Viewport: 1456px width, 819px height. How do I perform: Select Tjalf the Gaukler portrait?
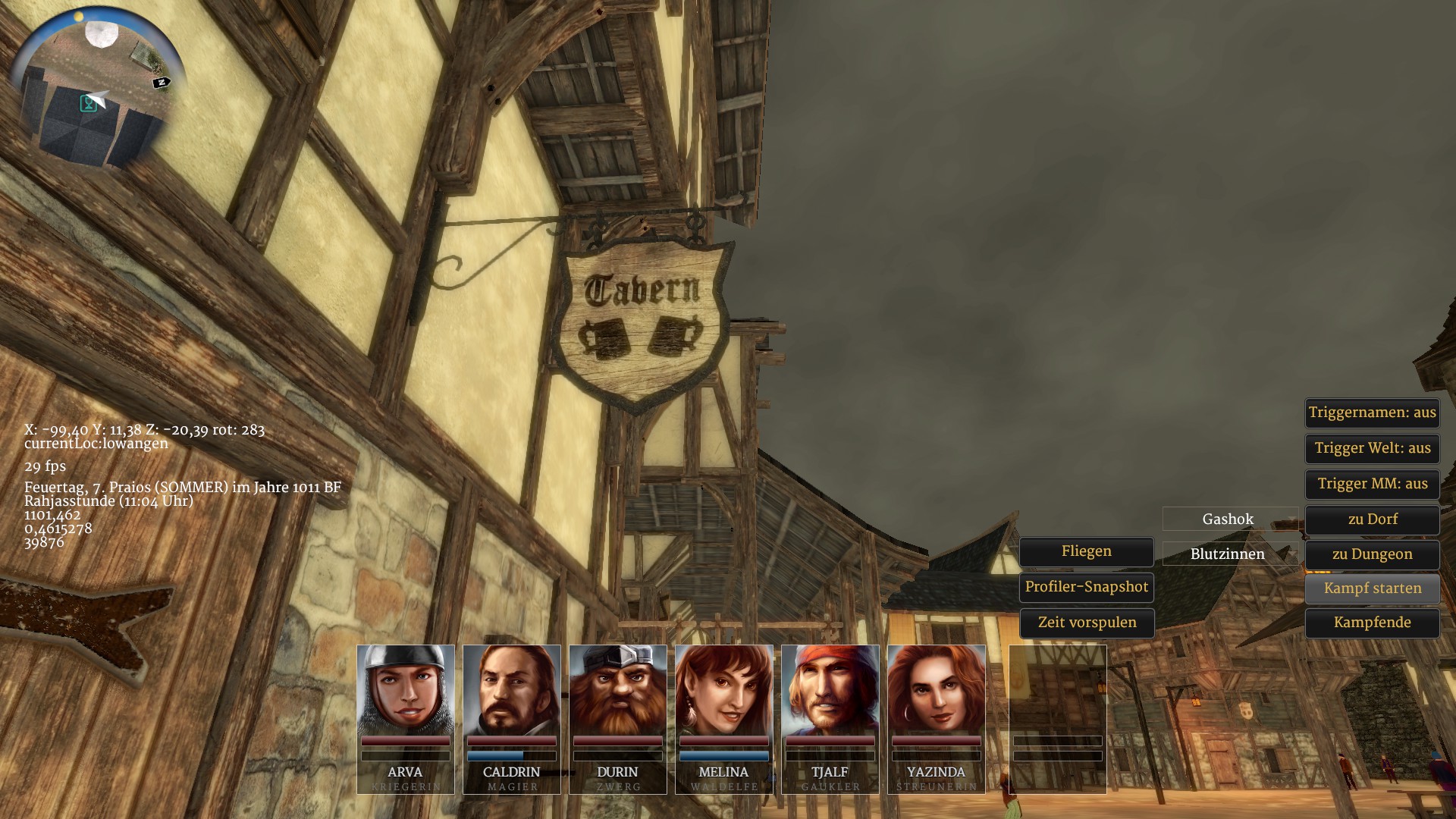[830, 690]
